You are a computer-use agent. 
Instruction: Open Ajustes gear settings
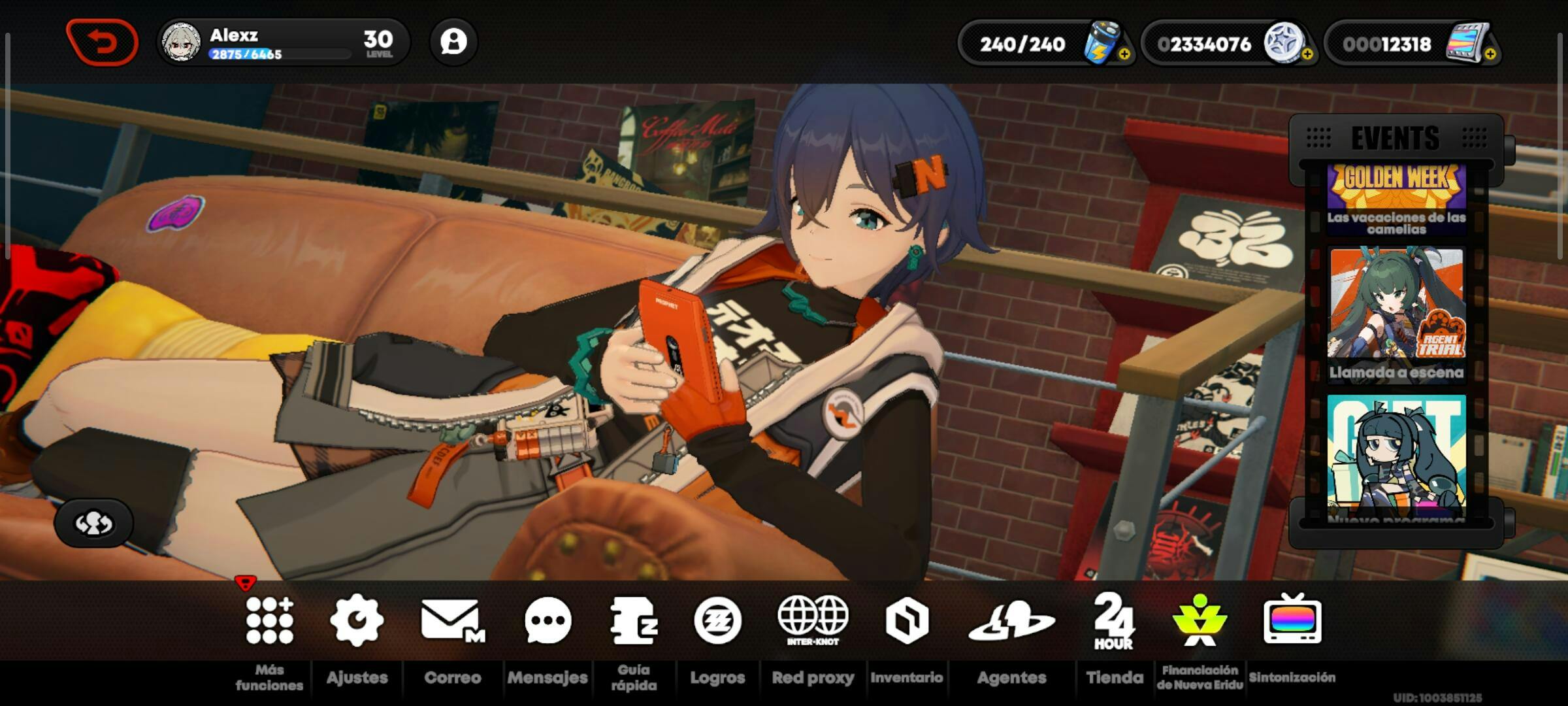[357, 620]
